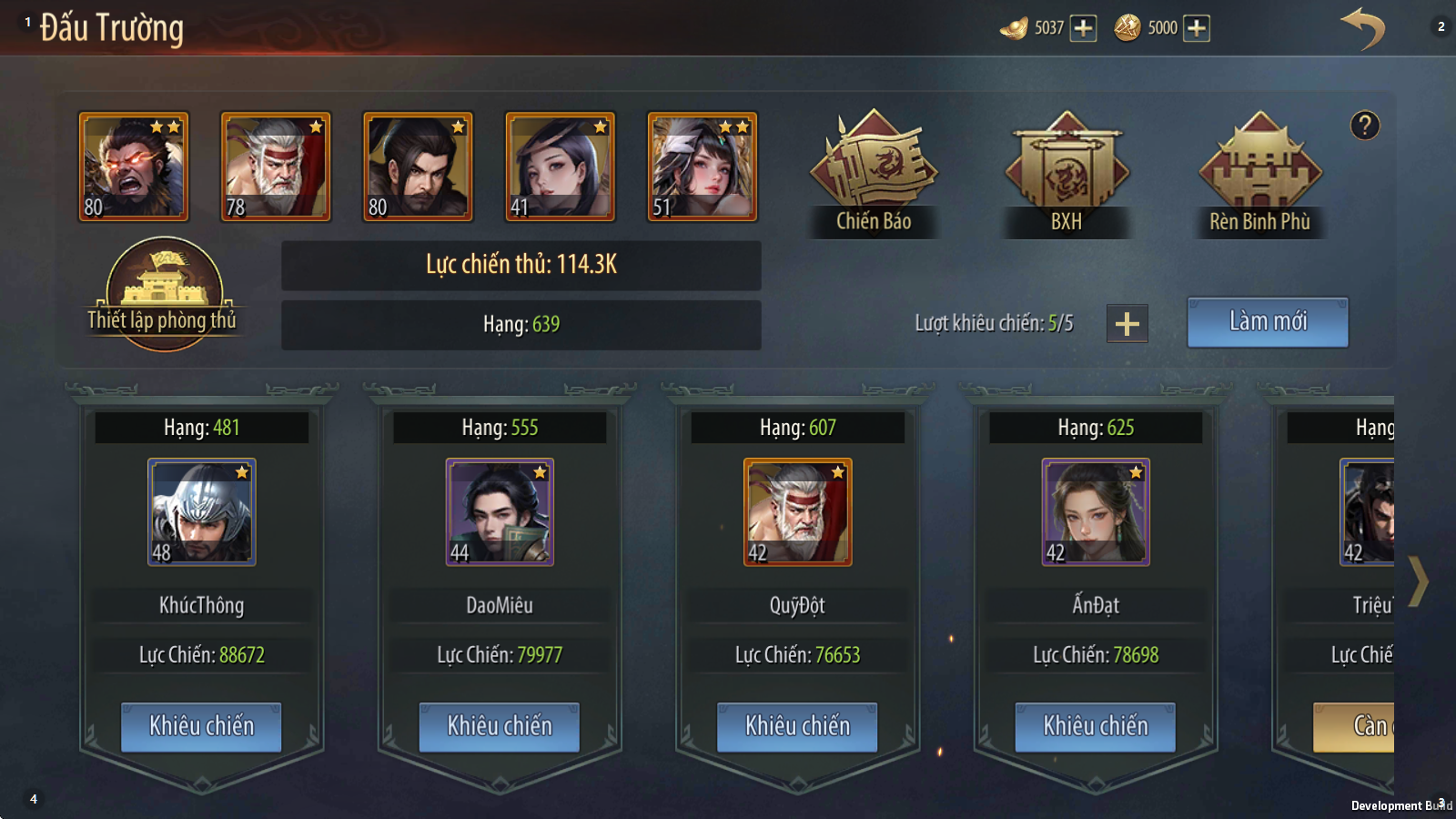Image resolution: width=1456 pixels, height=819 pixels.
Task: Start a fight against QuỷĐột
Action: point(797,726)
